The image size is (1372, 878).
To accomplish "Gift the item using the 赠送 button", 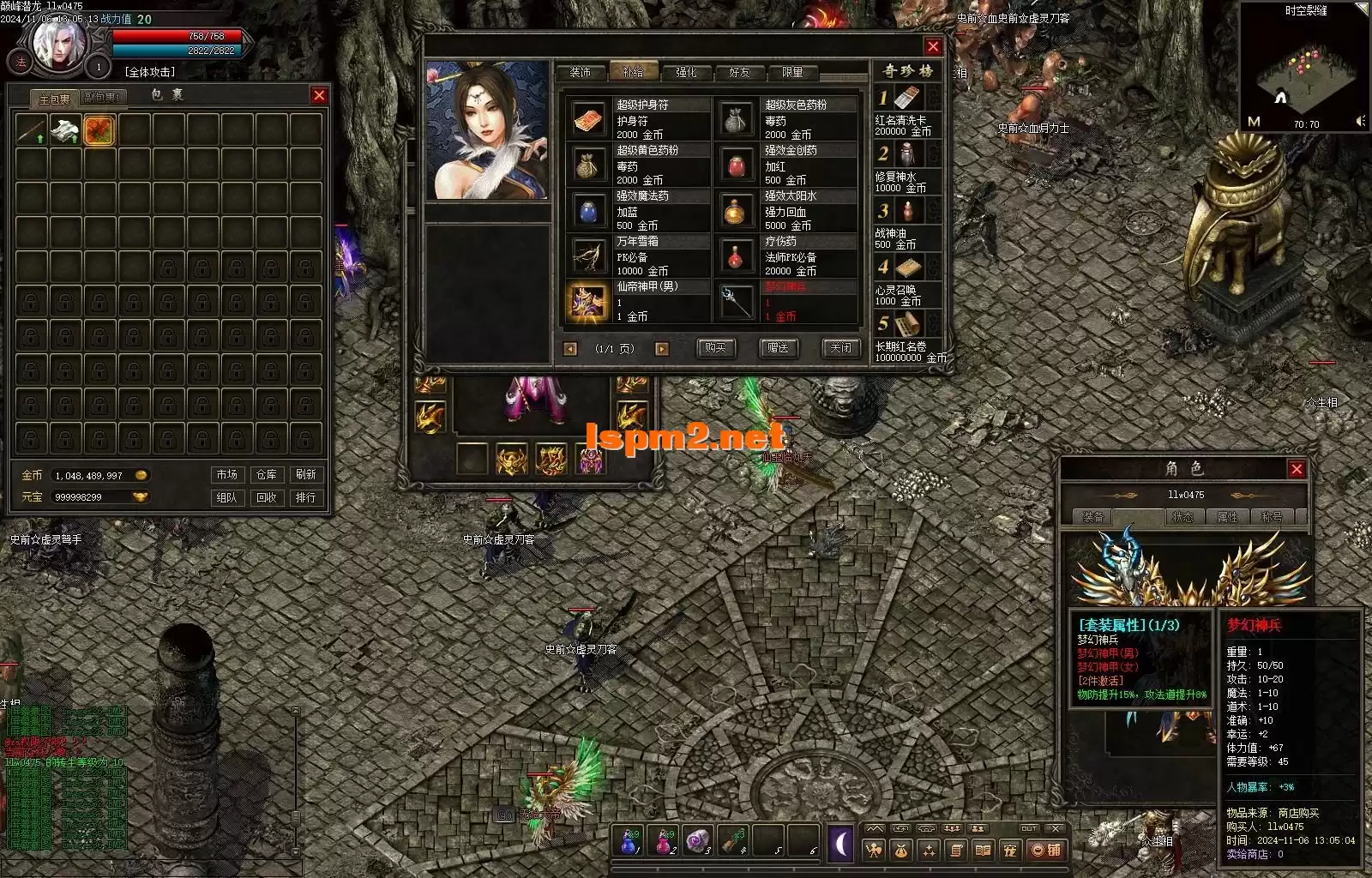I will click(x=778, y=348).
